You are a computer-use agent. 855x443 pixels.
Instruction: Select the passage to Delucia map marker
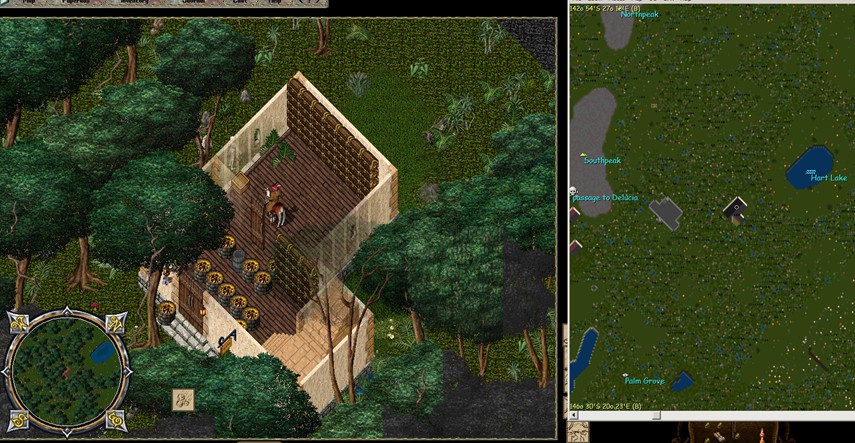(604, 198)
